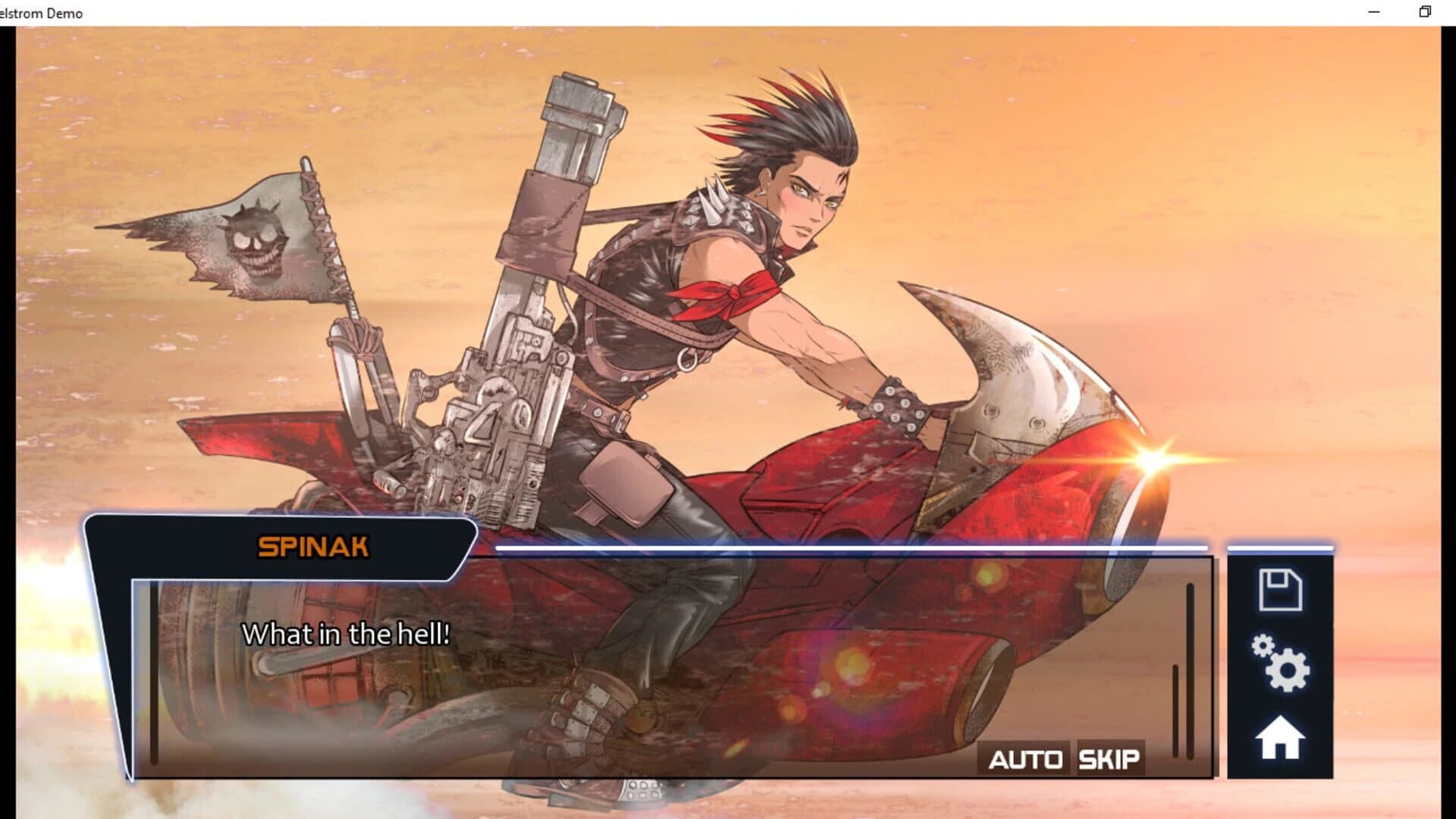Select the dialogue box header showing SPINAK
Image resolution: width=1456 pixels, height=819 pixels.
point(315,544)
